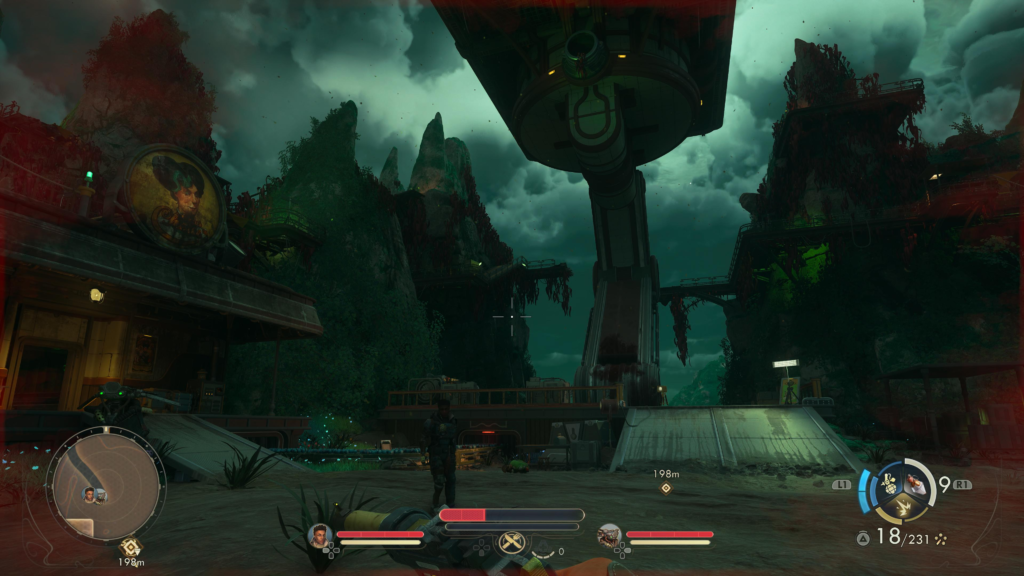Viewport: 1024px width, 576px height.
Task: Click the crossed-tools icon in the bottom center
Action: pos(511,543)
